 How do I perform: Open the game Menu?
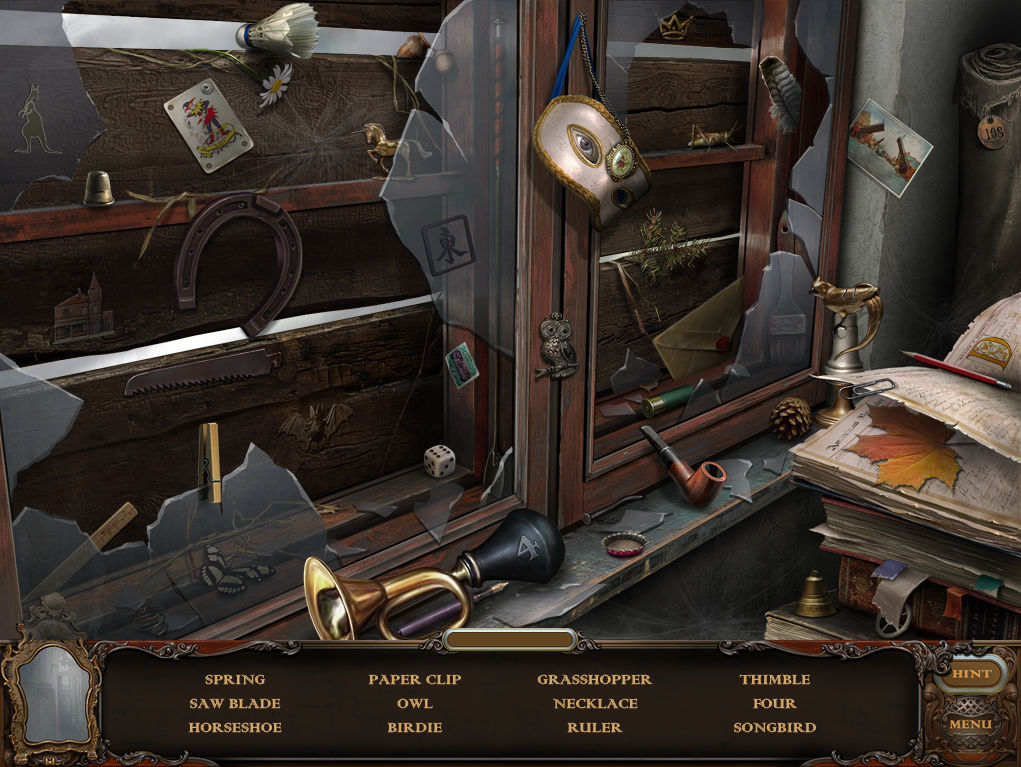click(x=970, y=723)
